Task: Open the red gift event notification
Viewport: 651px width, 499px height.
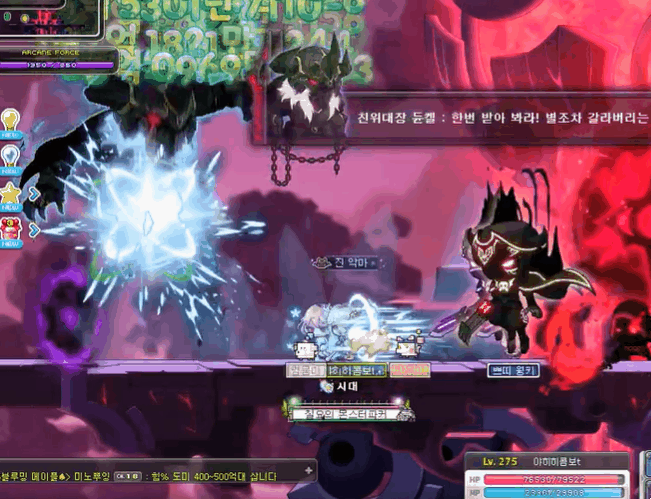Action: tap(12, 228)
